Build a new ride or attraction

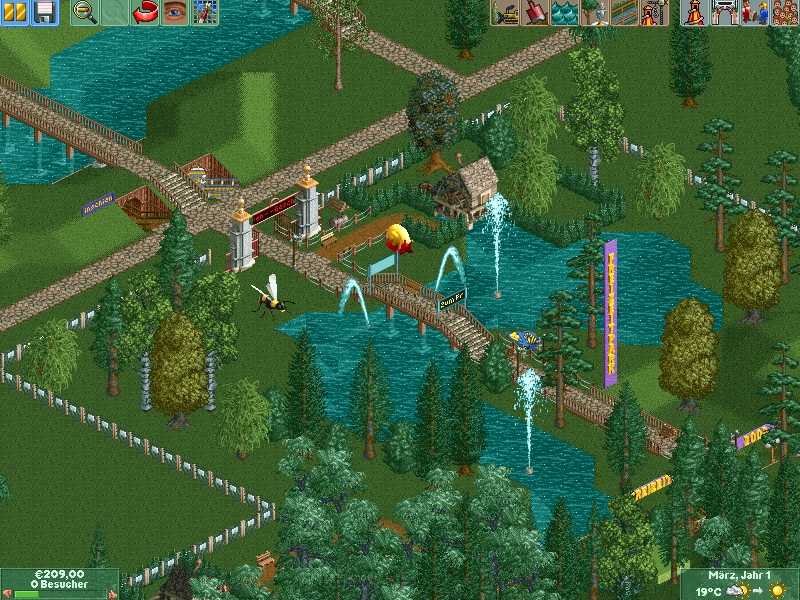[654, 12]
